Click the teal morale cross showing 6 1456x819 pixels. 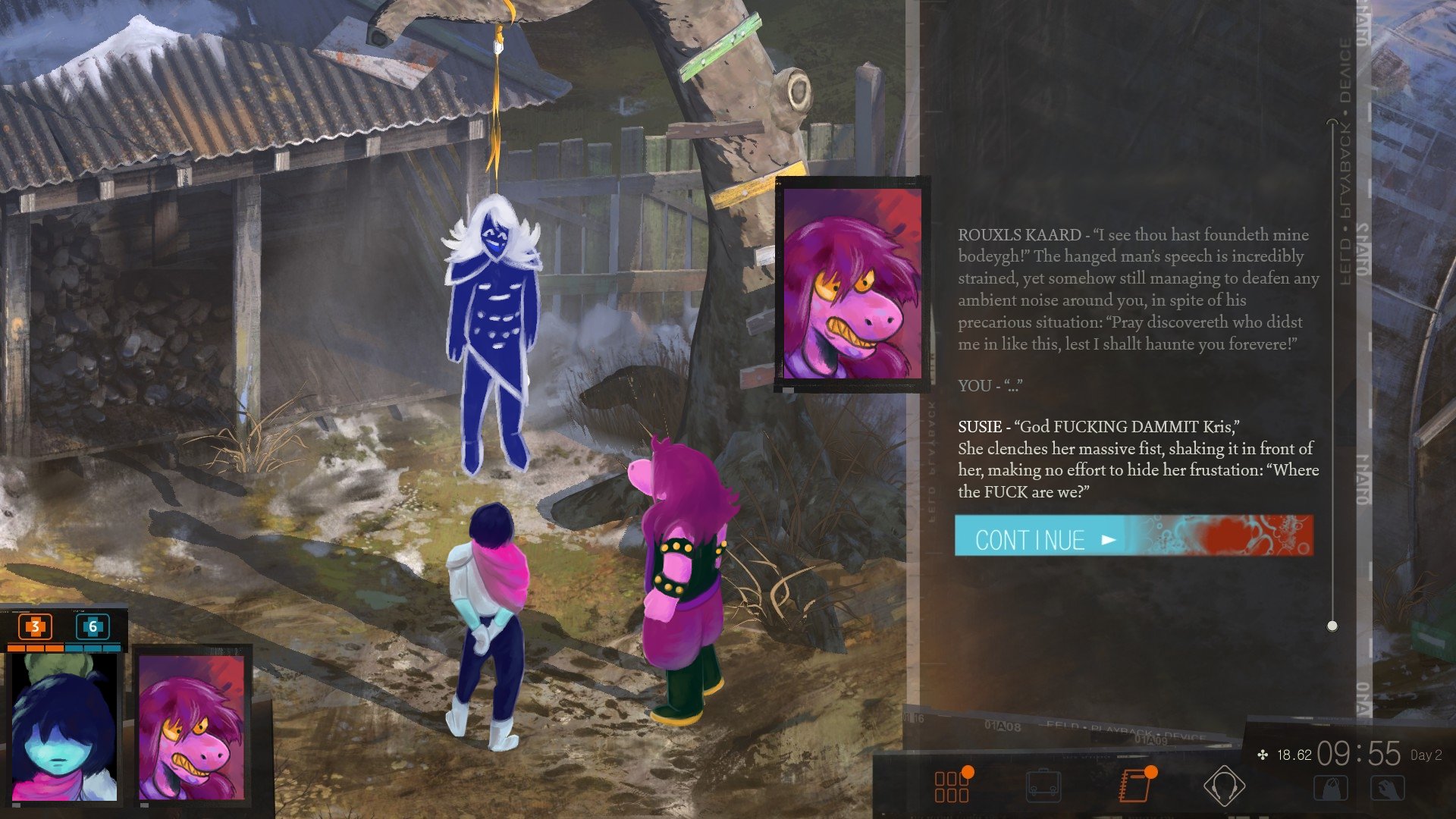[x=93, y=626]
